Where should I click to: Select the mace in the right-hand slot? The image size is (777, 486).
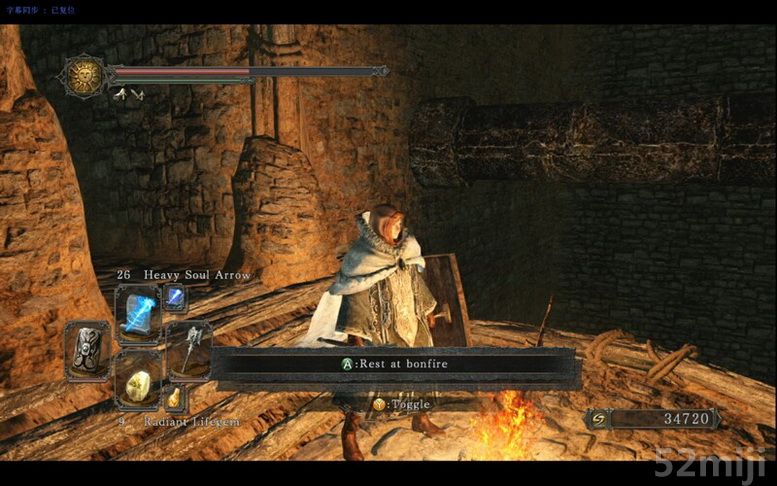190,346
